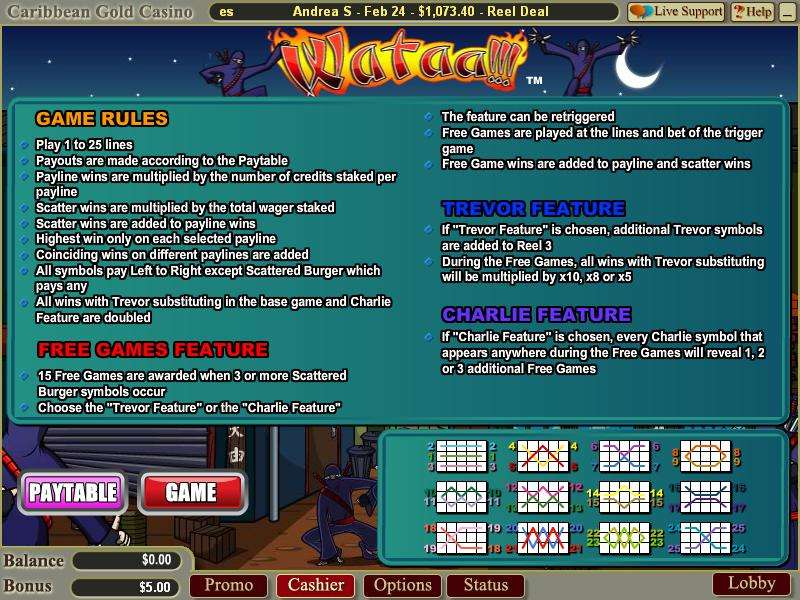800x600 pixels.
Task: Go to the Cashier
Action: (x=316, y=585)
